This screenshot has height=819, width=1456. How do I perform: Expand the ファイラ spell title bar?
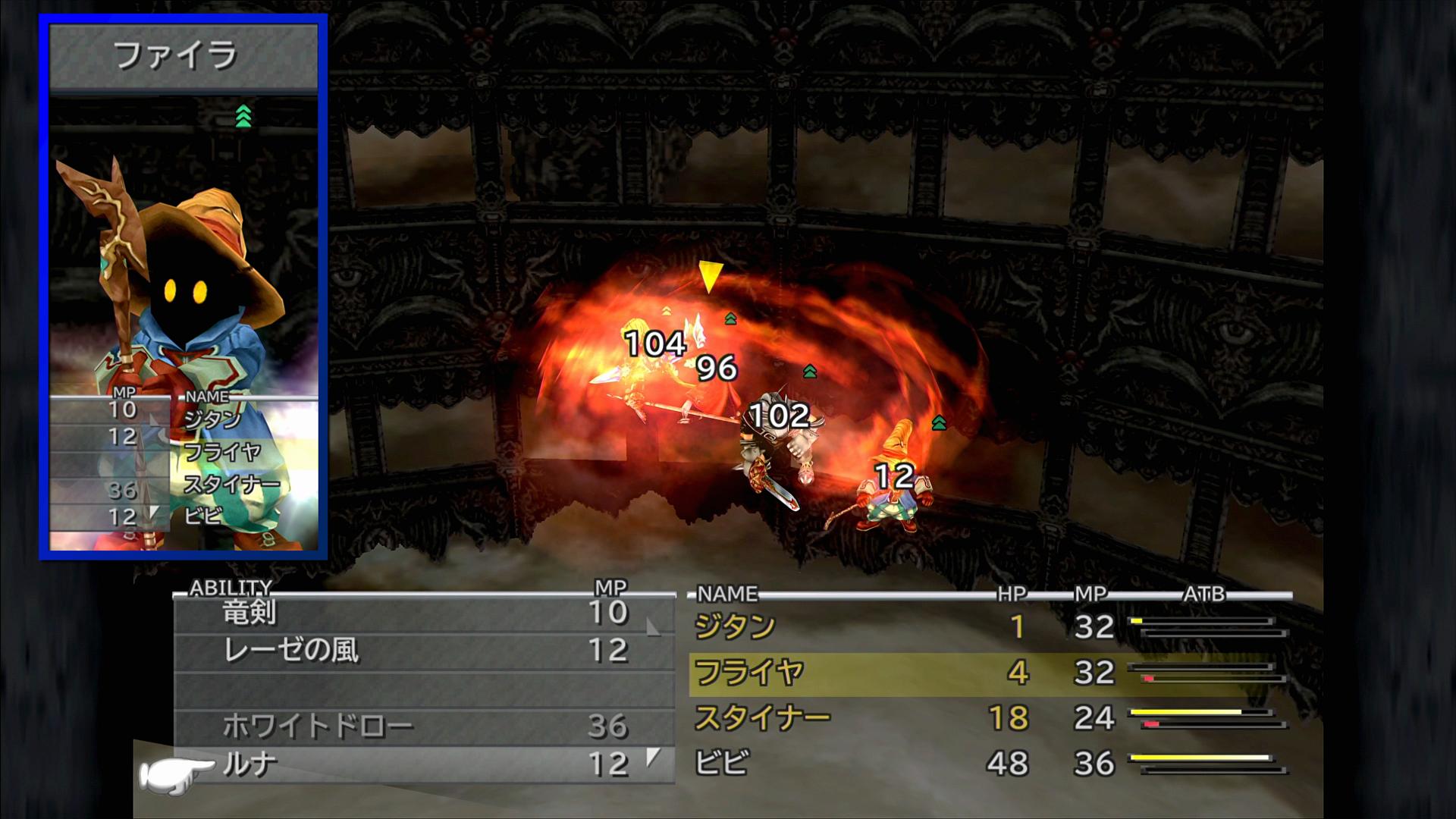pyautogui.click(x=180, y=54)
